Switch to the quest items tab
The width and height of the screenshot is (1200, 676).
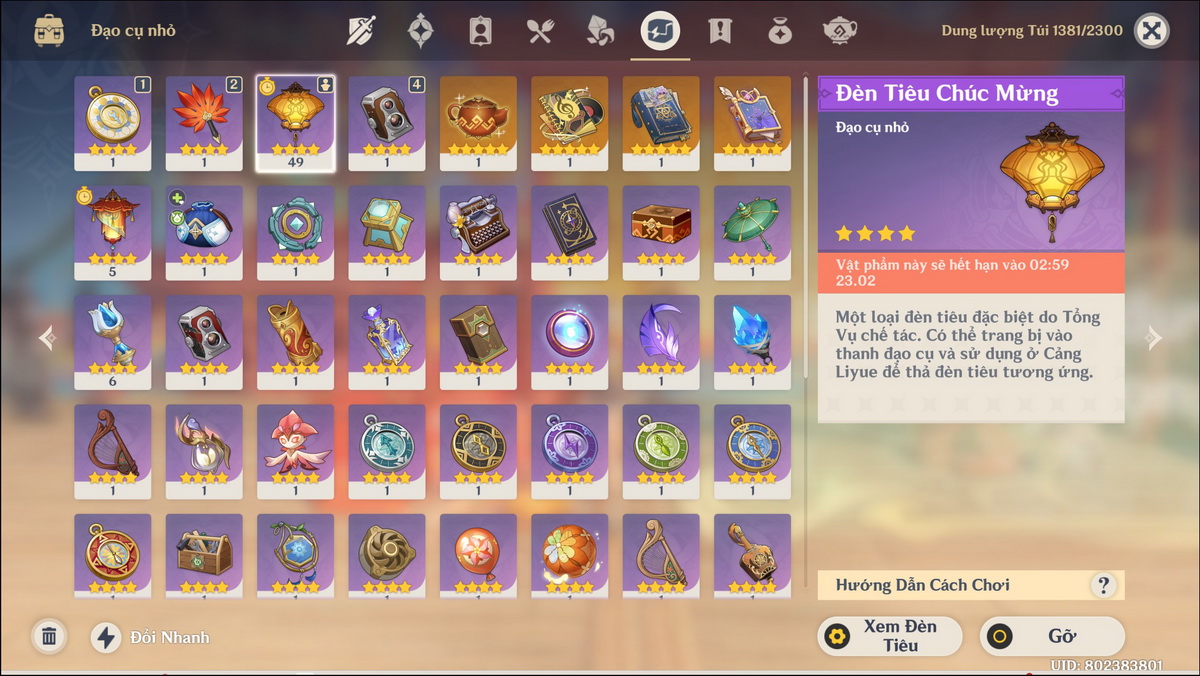pos(719,31)
